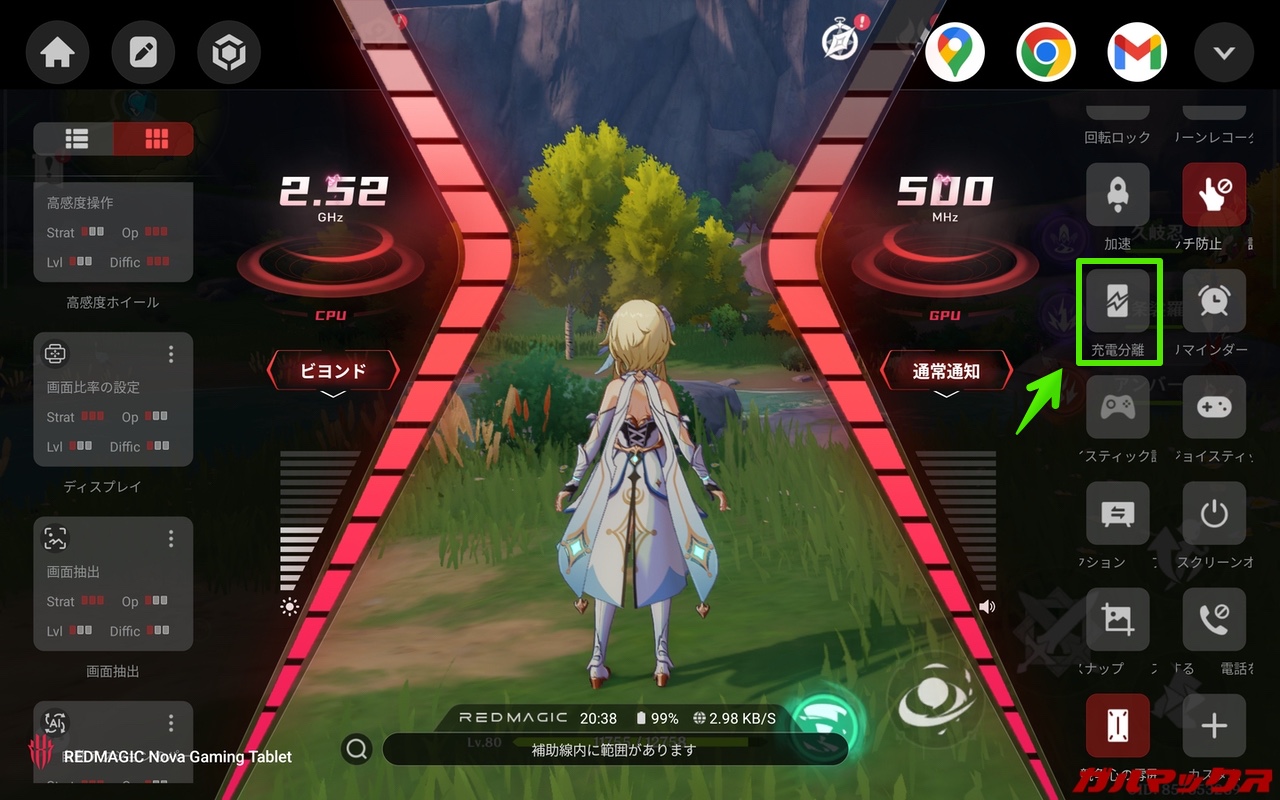Open the hexagon cube plugin button
Screen dimensions: 1280x800
pos(229,52)
